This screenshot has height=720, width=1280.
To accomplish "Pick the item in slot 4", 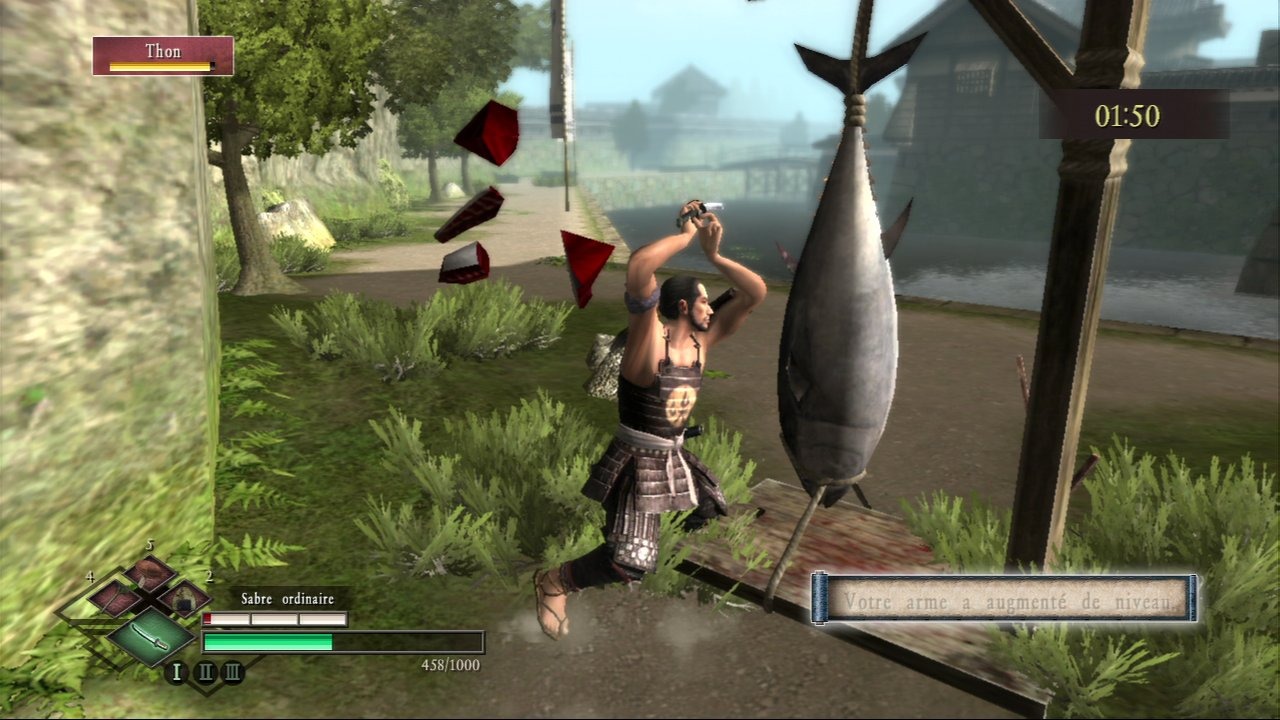I will (115, 599).
